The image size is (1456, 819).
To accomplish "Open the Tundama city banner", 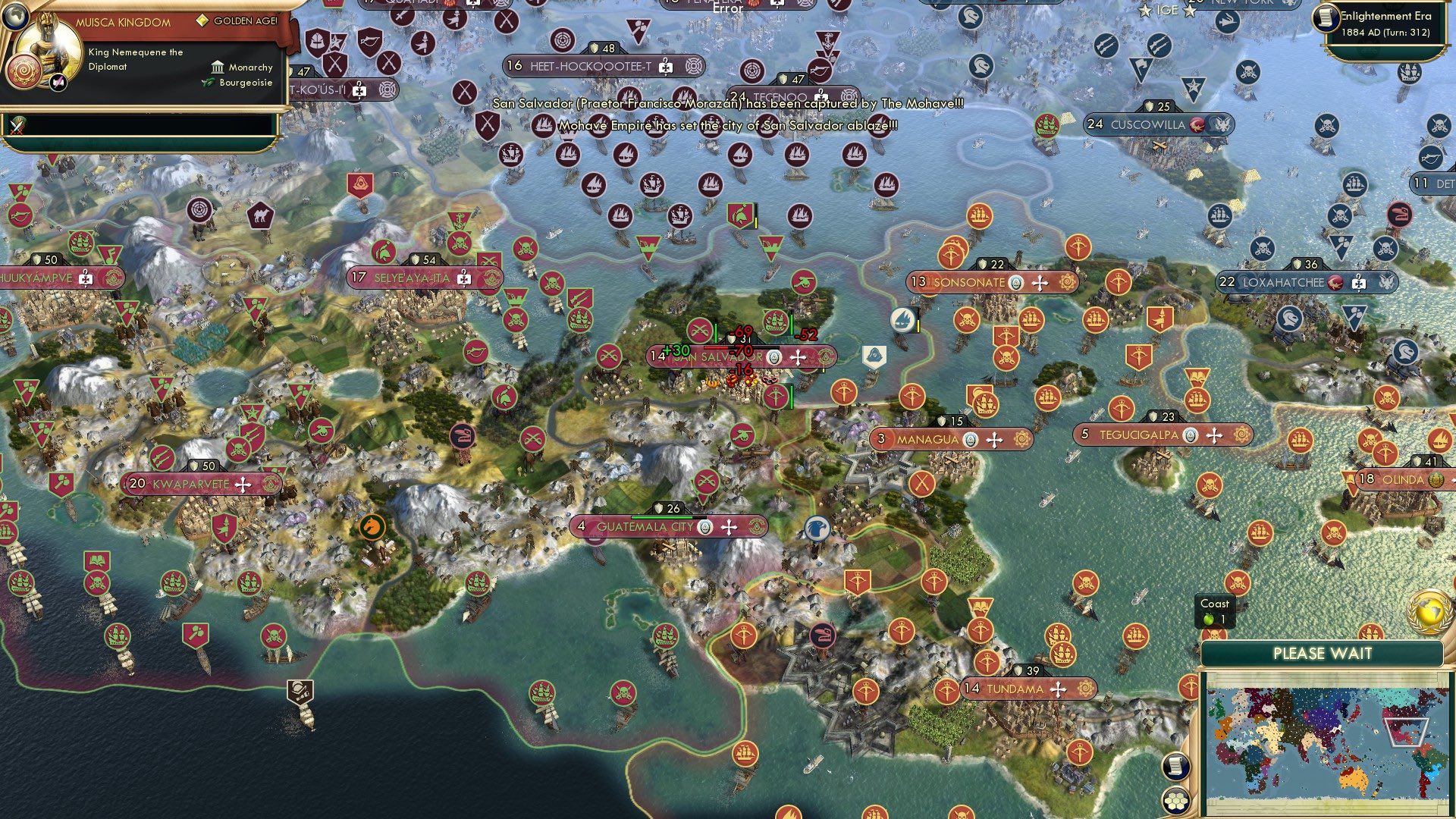I will (1015, 689).
